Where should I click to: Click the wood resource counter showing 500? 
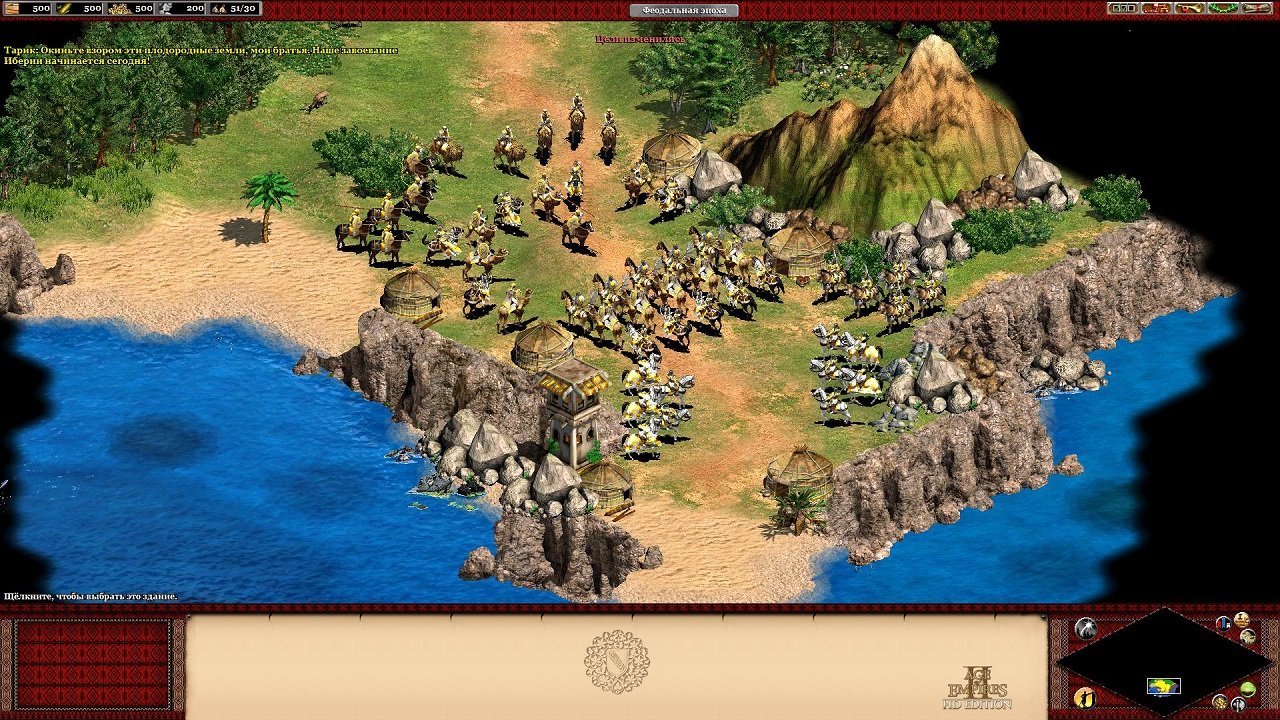[28, 10]
